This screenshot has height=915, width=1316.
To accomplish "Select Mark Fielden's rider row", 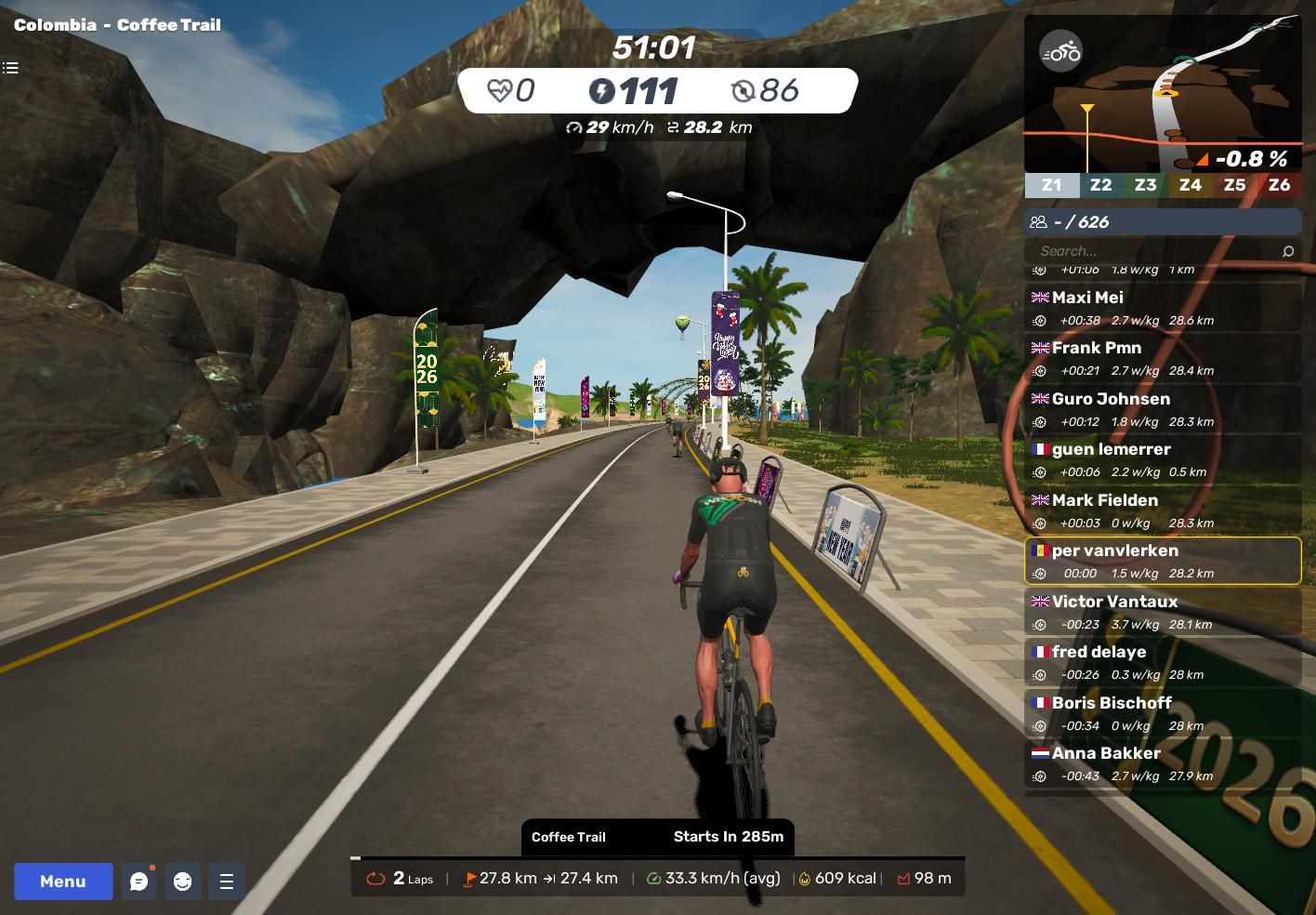I will [1162, 511].
